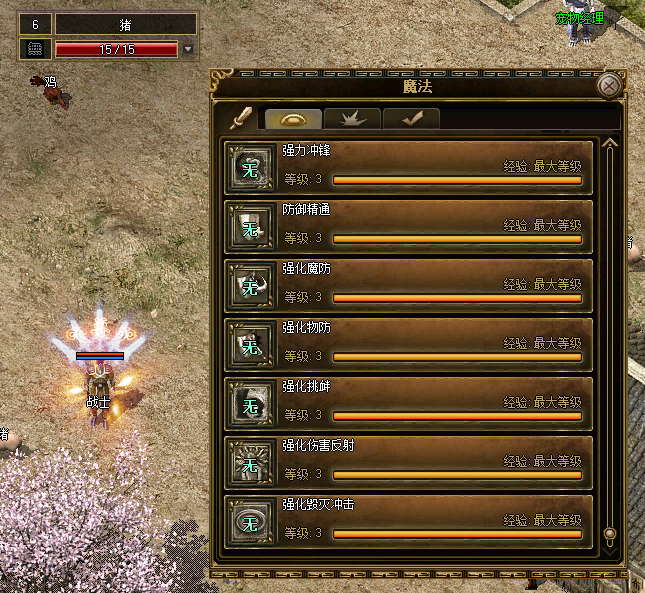645x593 pixels.
Task: Click the 强化魔防 skill icon
Action: (x=249, y=287)
